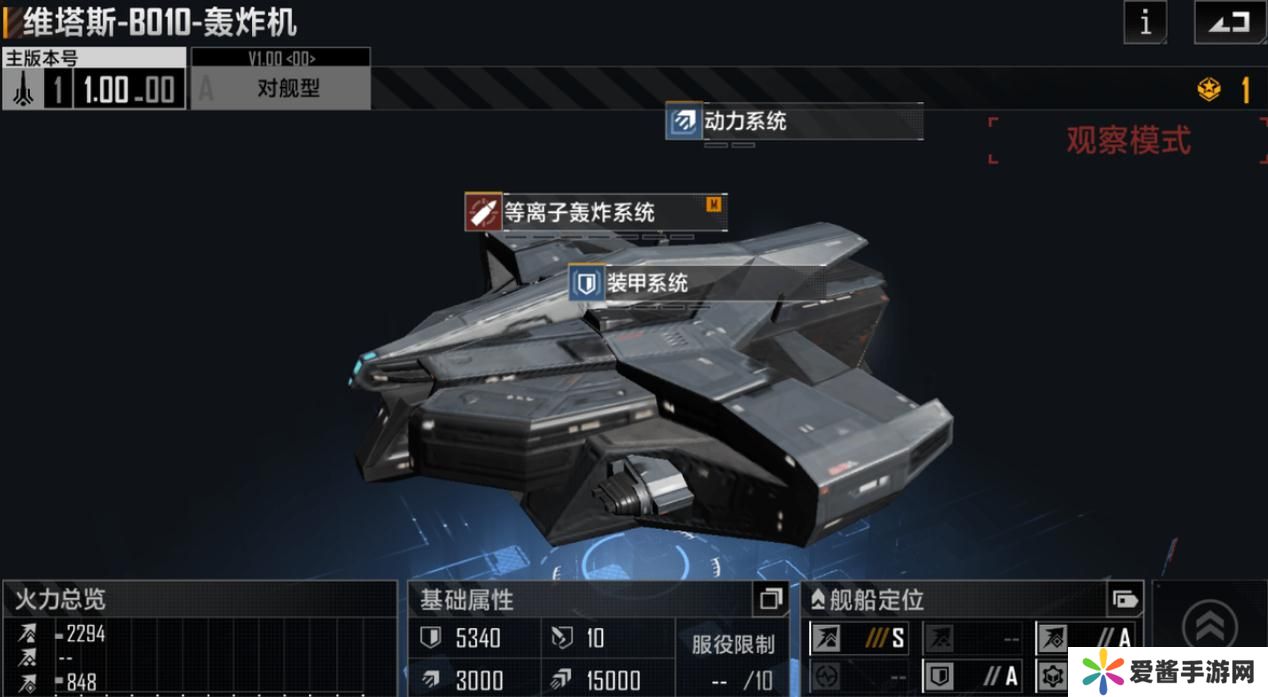This screenshot has height=697, width=1268.
Task: Toggle 观察模式 observation mode
Action: [1128, 141]
